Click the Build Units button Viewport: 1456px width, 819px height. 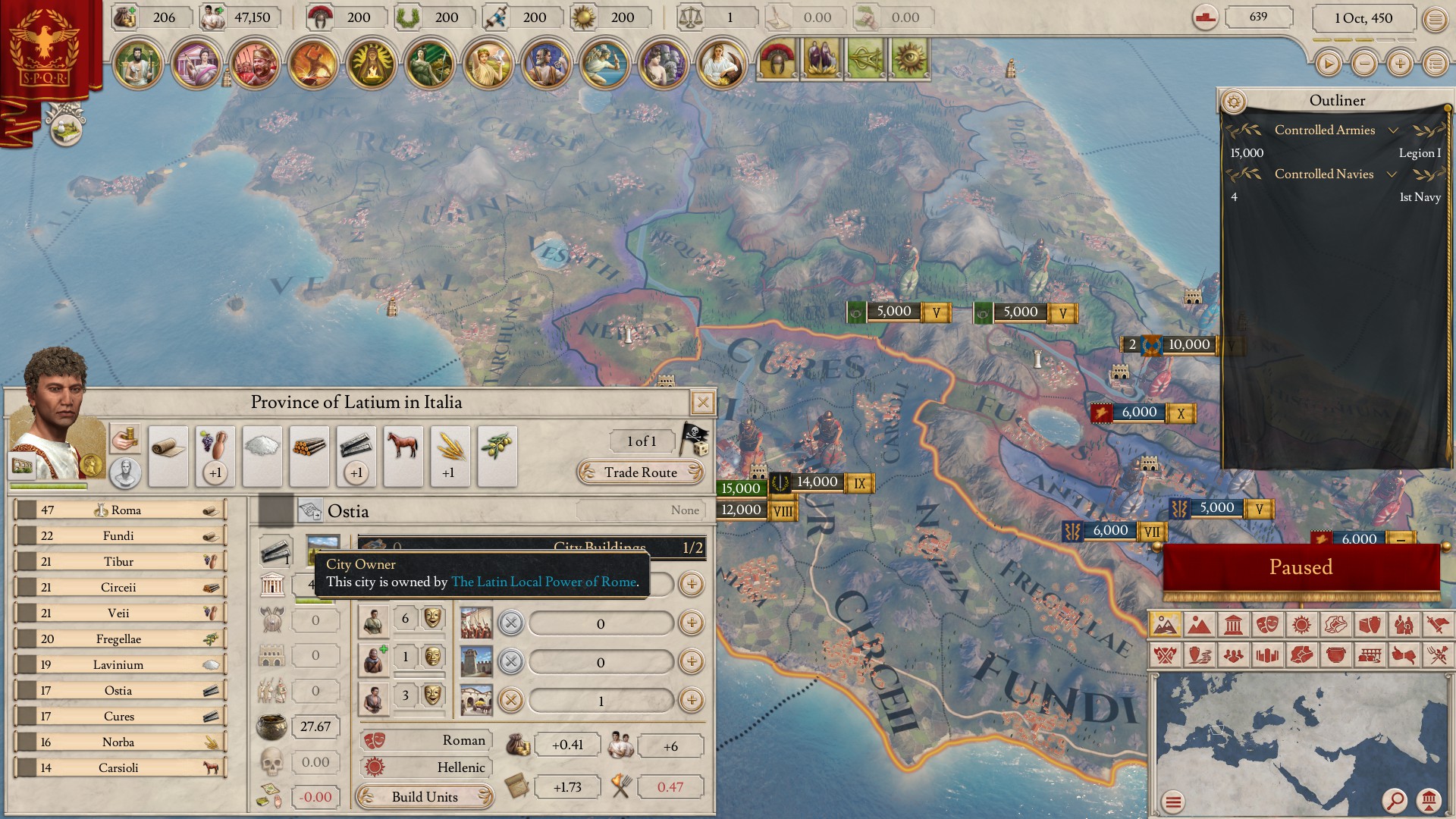coord(425,797)
